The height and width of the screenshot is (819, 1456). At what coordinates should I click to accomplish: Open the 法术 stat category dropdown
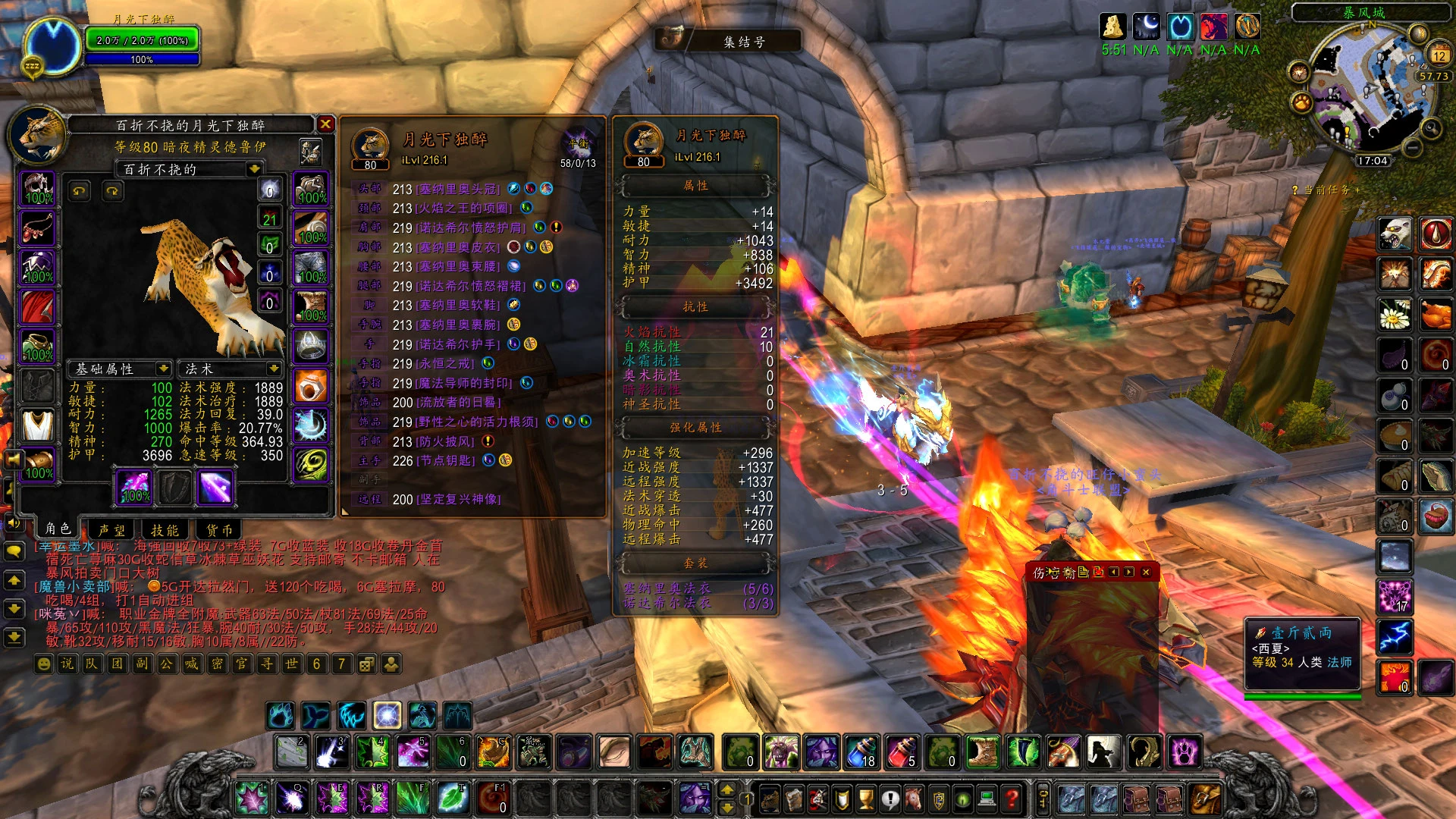coord(273,369)
